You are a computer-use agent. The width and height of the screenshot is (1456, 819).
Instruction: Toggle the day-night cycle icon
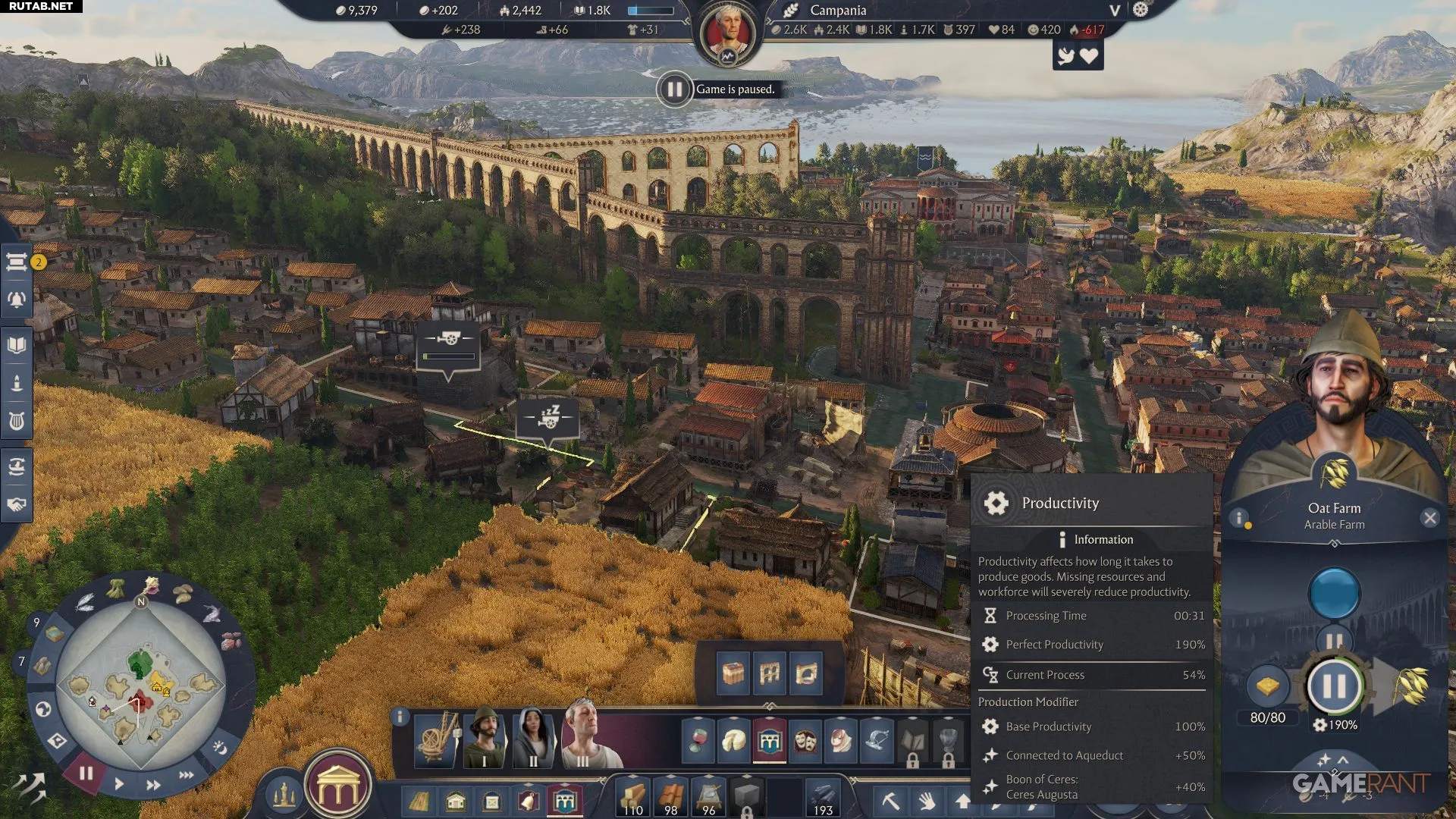[x=220, y=748]
